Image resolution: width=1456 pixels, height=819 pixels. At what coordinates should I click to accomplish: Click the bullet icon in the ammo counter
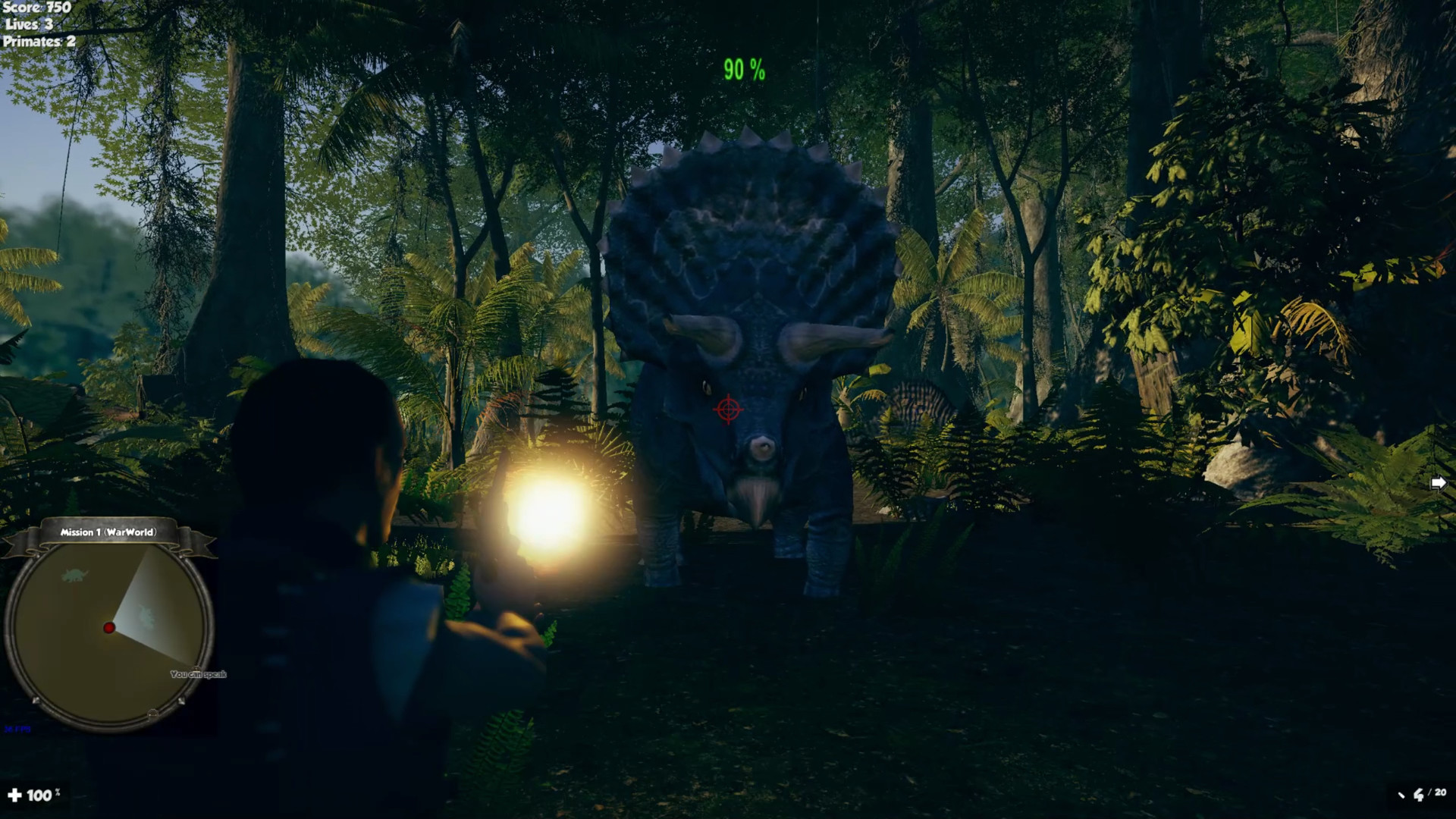click(x=1401, y=794)
